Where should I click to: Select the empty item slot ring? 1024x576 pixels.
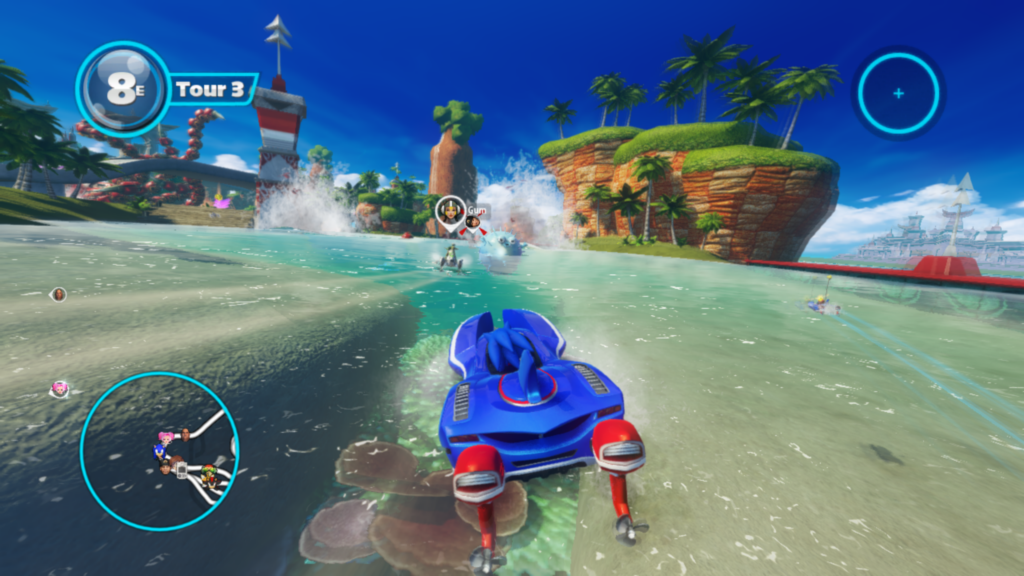tap(898, 93)
